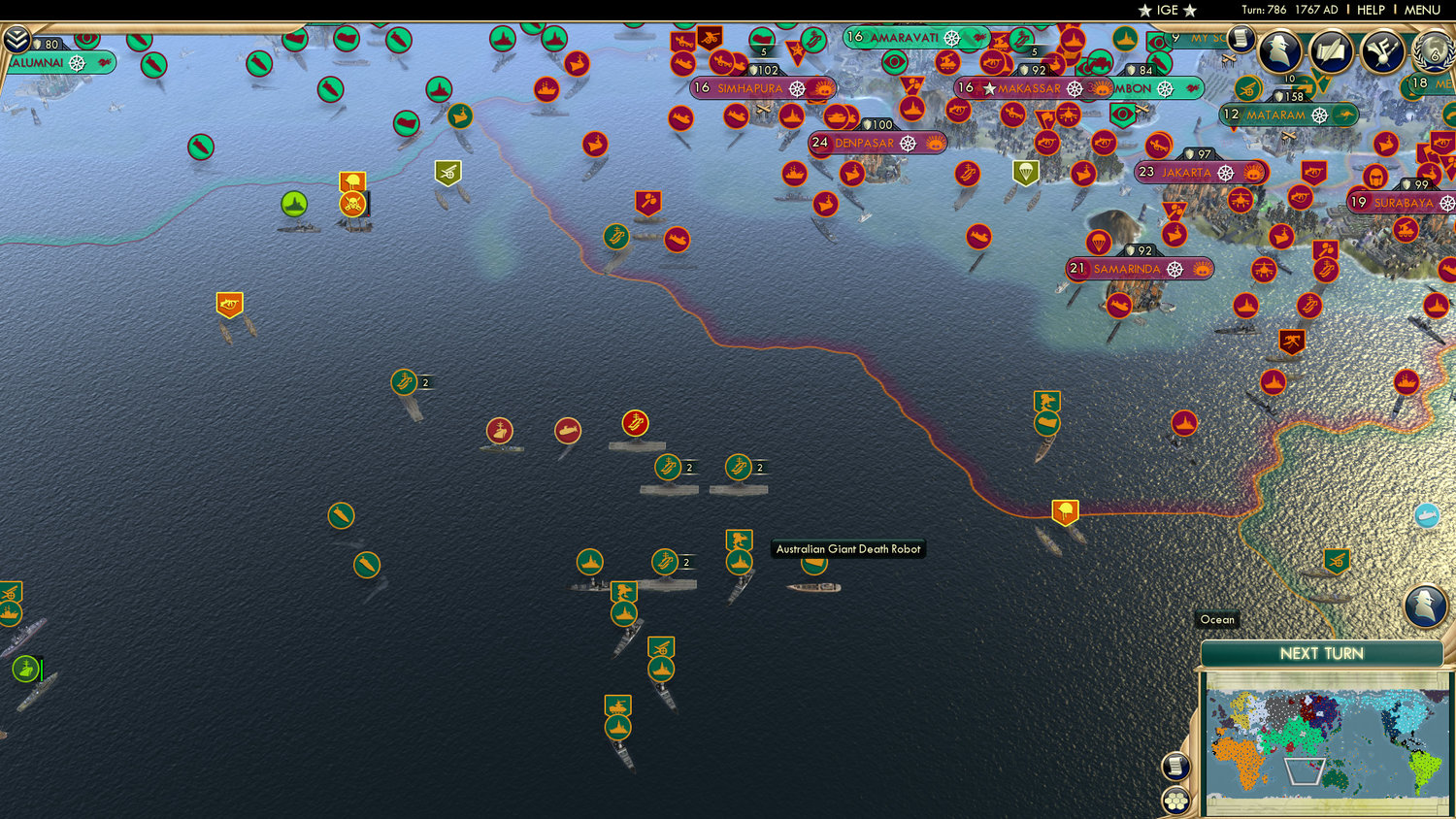Click the scroll icon left of the minimap
The height and width of the screenshot is (819, 1456).
(x=1175, y=766)
